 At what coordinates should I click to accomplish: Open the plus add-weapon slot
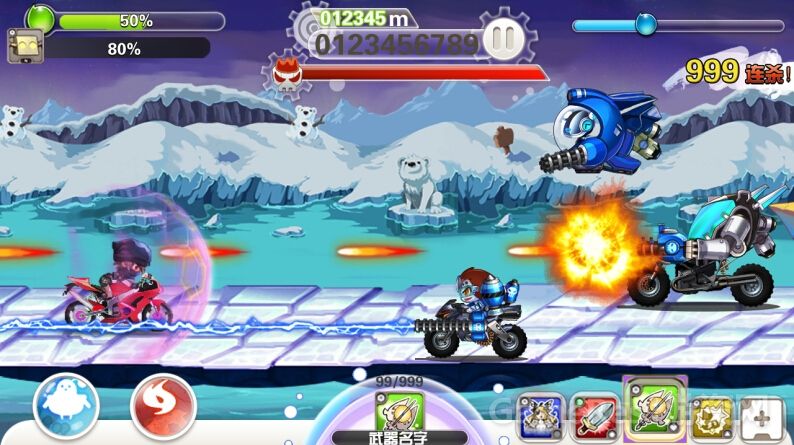[767, 415]
